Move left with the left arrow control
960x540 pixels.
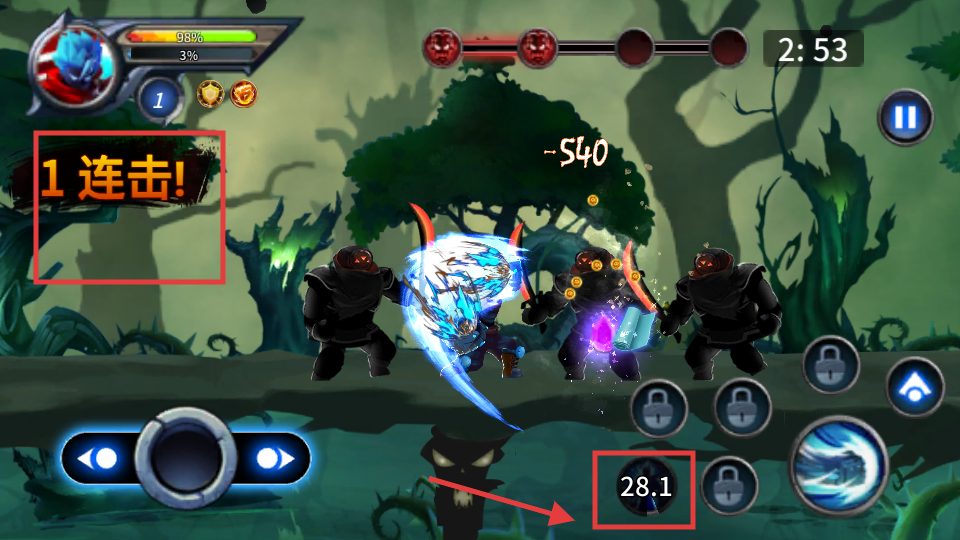pyautogui.click(x=102, y=459)
